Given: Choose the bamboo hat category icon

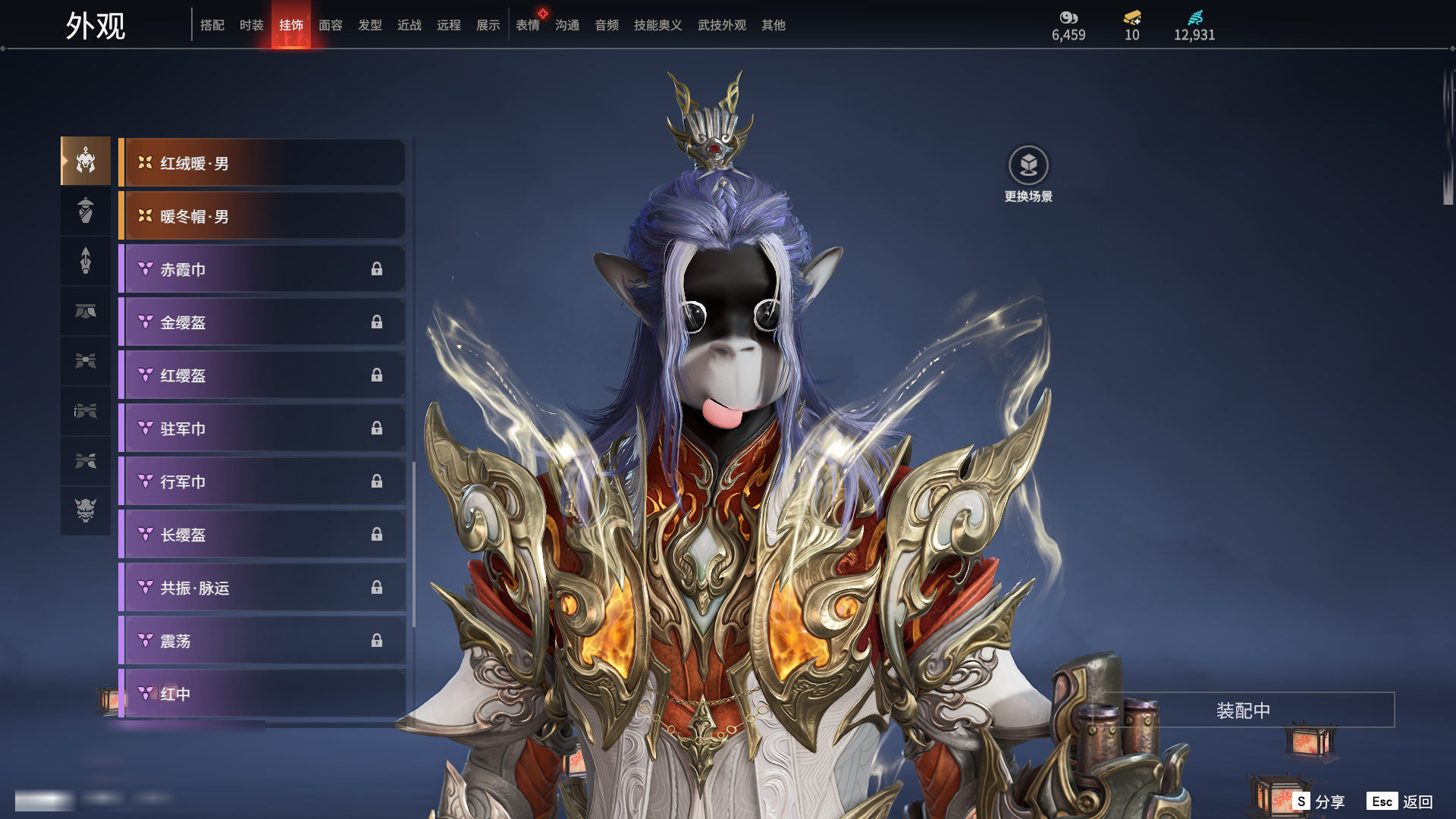Looking at the screenshot, I should pyautogui.click(x=86, y=210).
